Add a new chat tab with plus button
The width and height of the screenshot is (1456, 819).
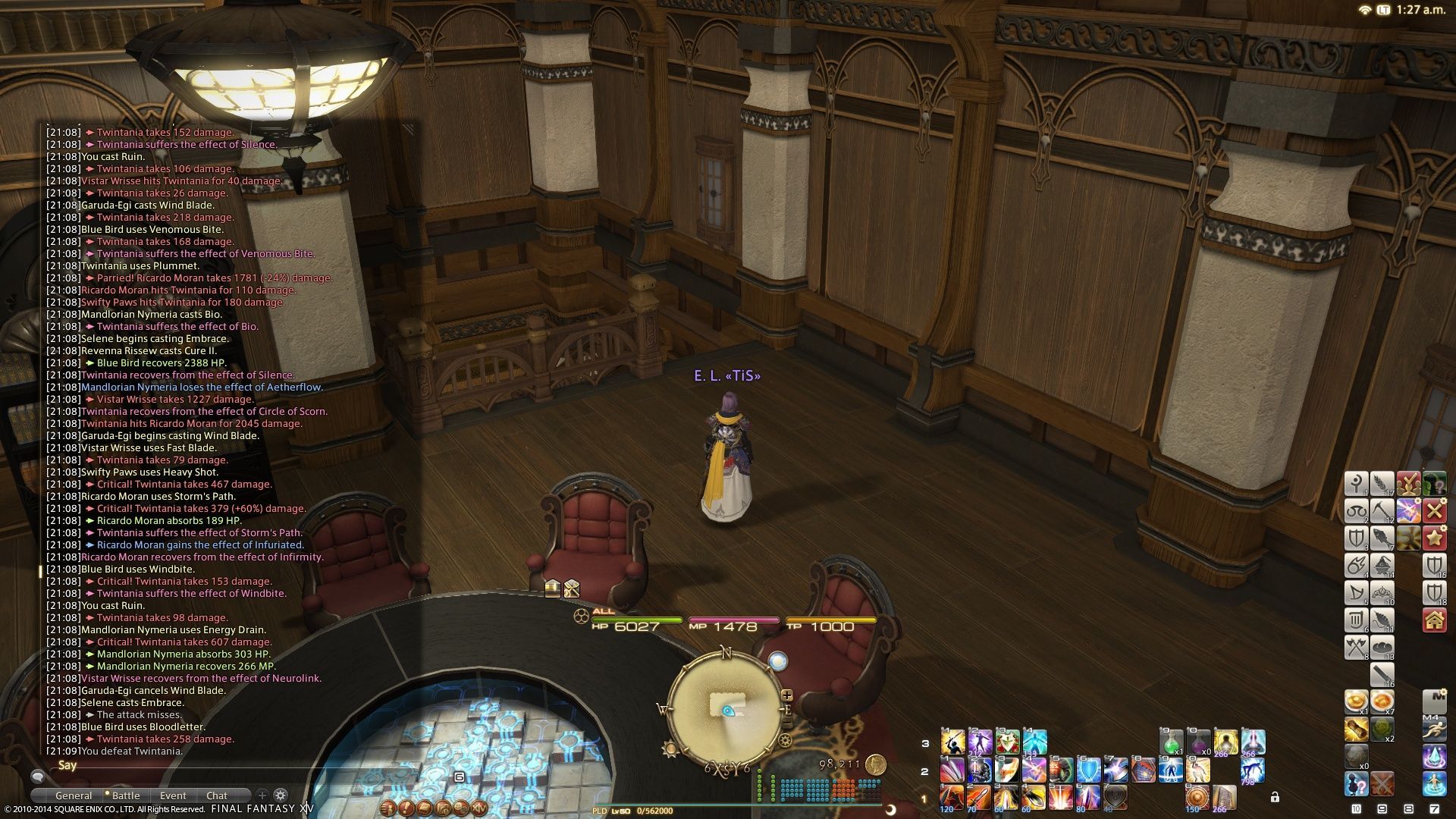(x=262, y=795)
